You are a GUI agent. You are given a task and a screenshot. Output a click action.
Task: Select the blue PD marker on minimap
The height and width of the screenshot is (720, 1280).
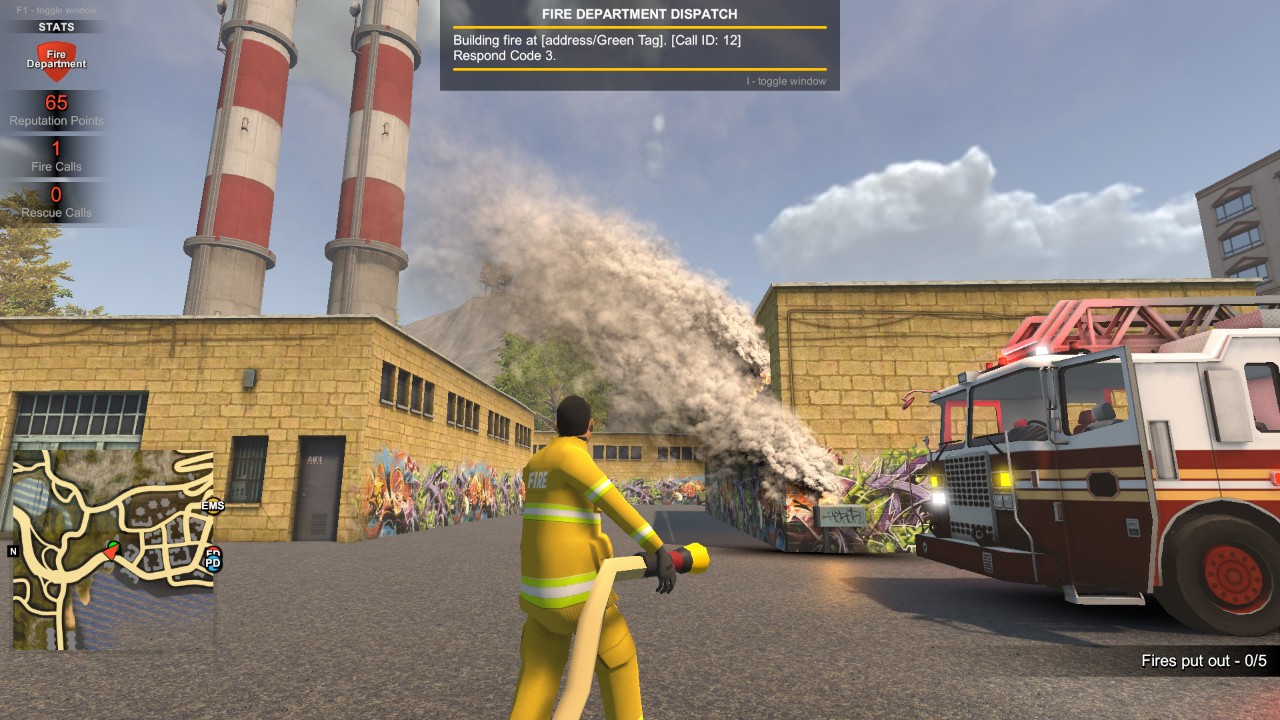(x=213, y=563)
